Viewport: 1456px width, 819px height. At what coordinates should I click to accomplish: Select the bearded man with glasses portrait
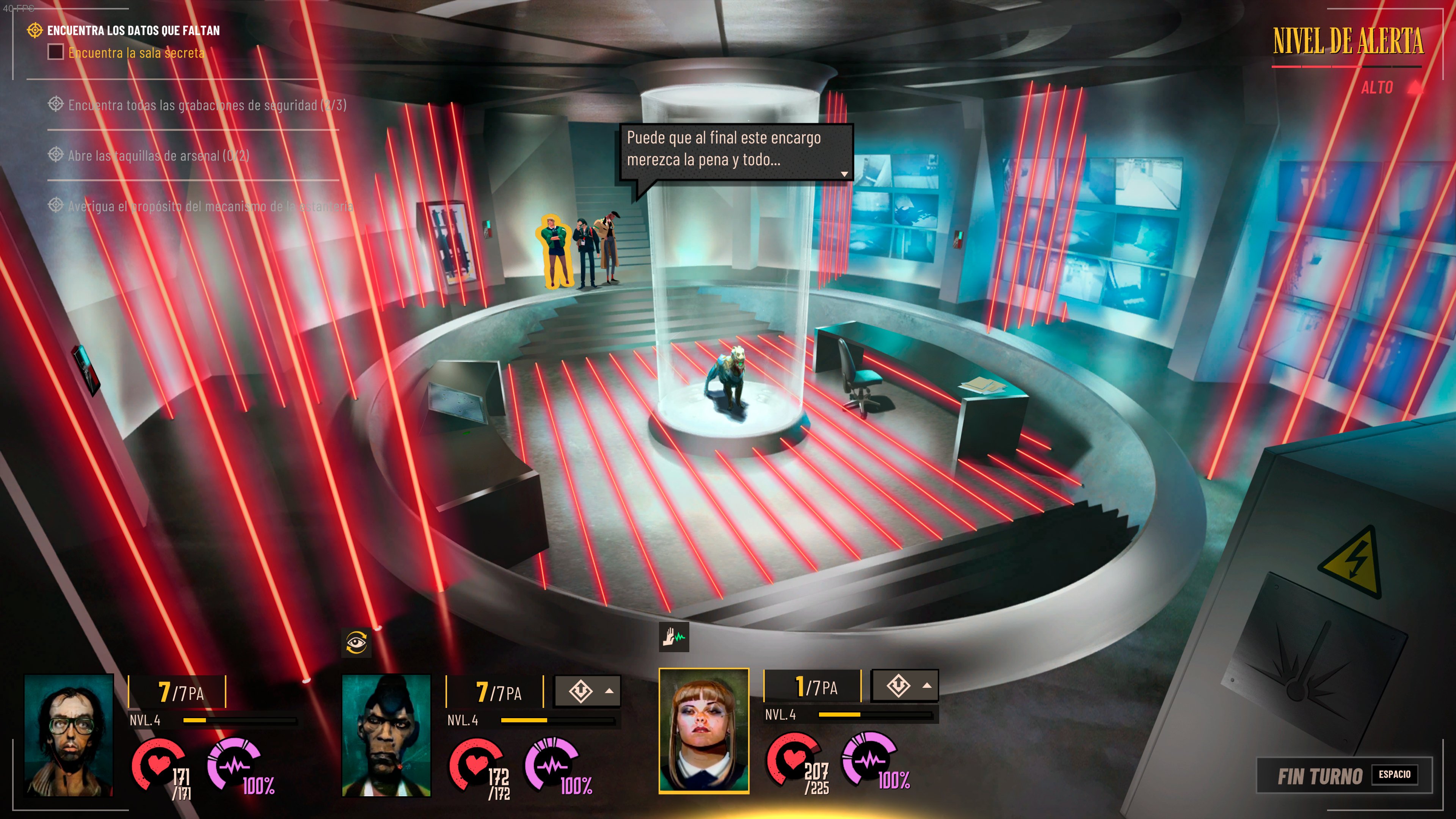click(69, 735)
